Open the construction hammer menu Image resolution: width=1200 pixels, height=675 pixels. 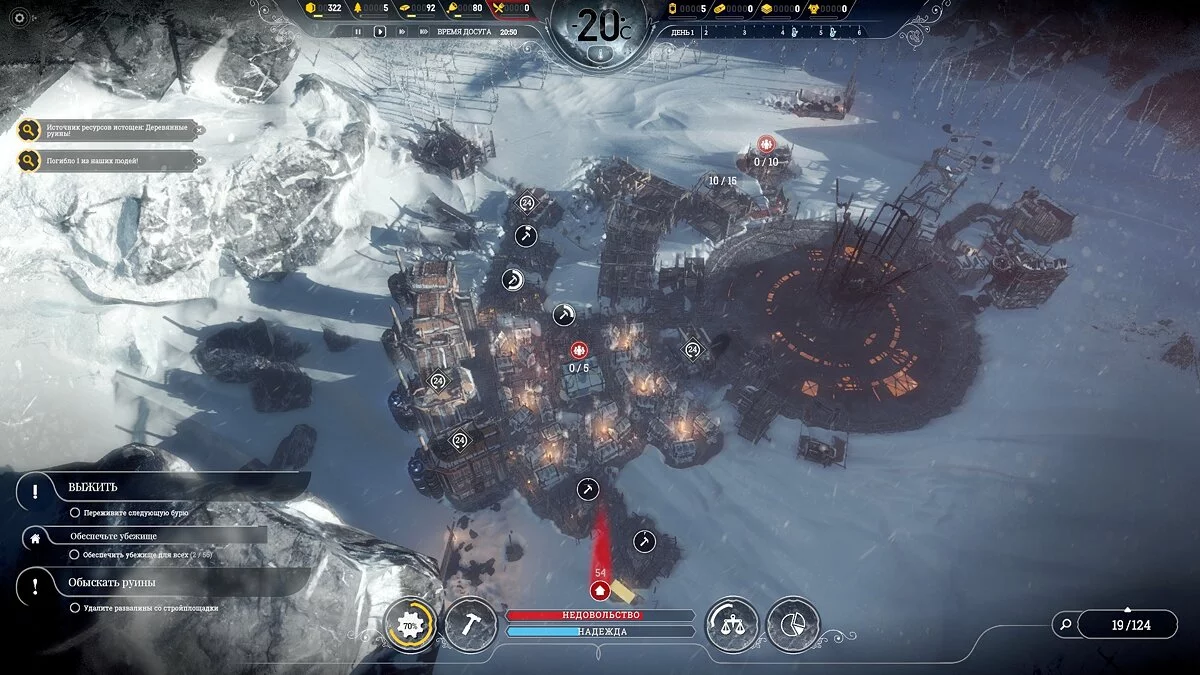tap(471, 626)
